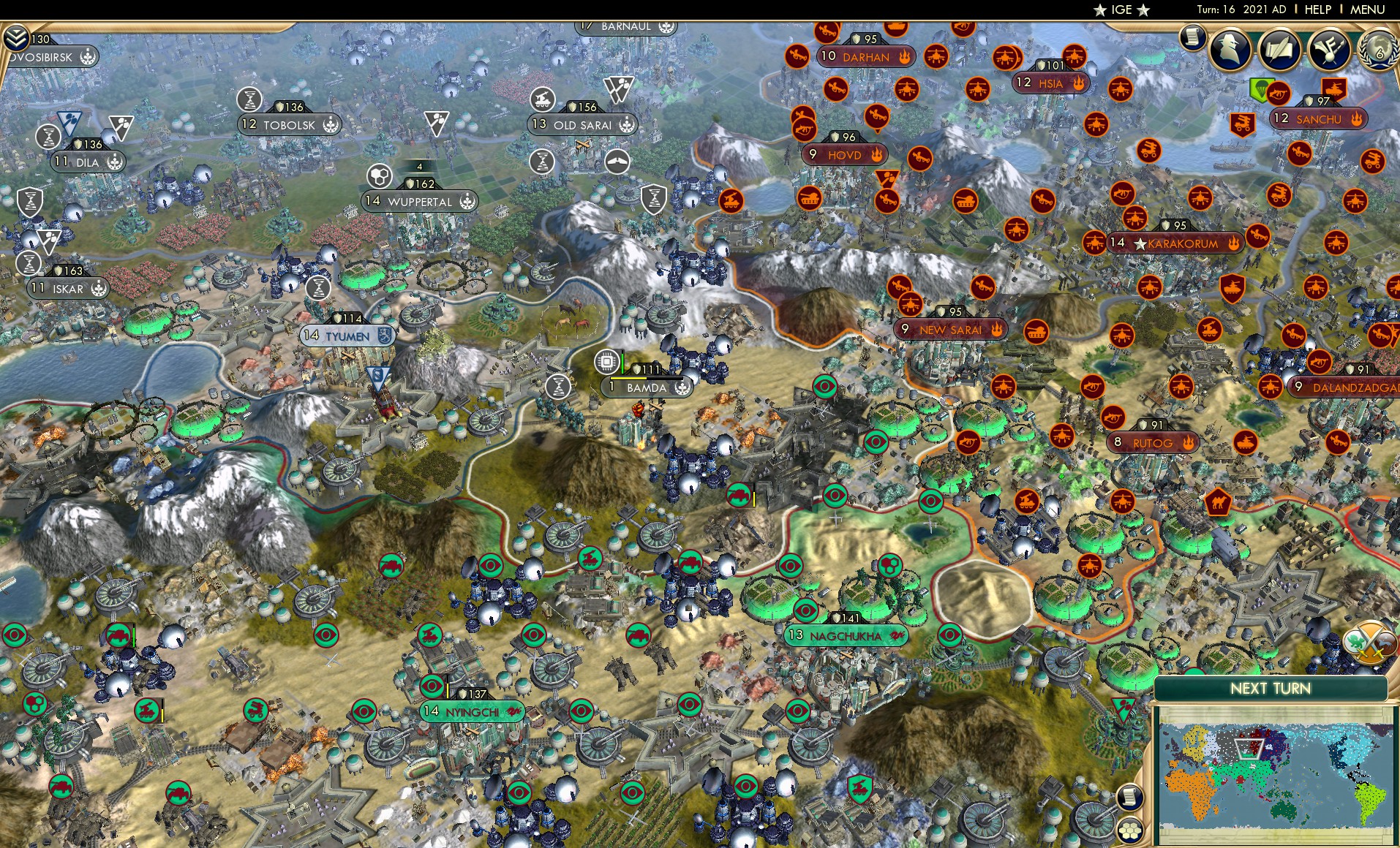Open the Cultural overview fan icon
The image size is (1400, 848).
pos(1328,50)
